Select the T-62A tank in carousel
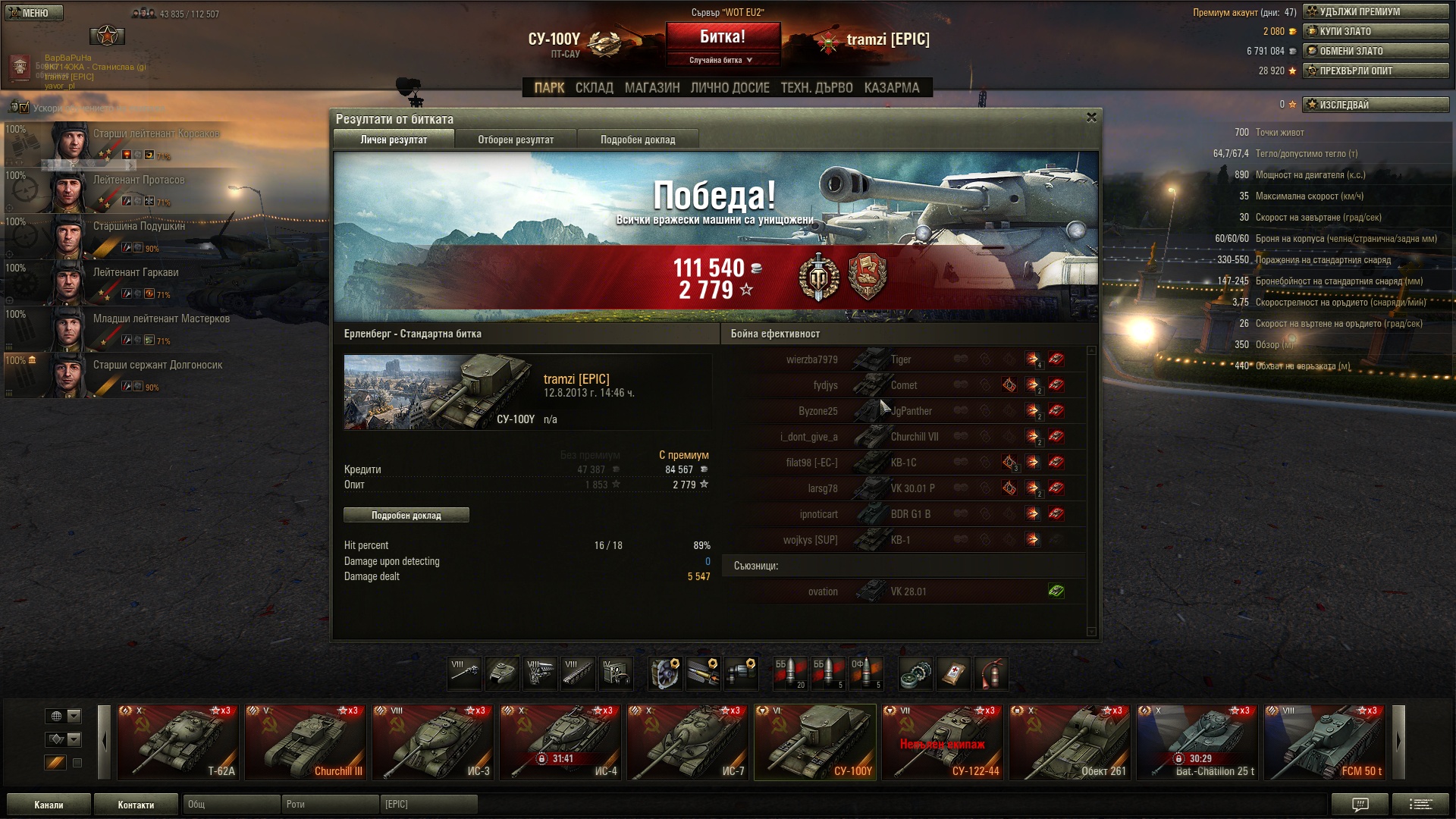Image resolution: width=1456 pixels, height=819 pixels. (178, 742)
